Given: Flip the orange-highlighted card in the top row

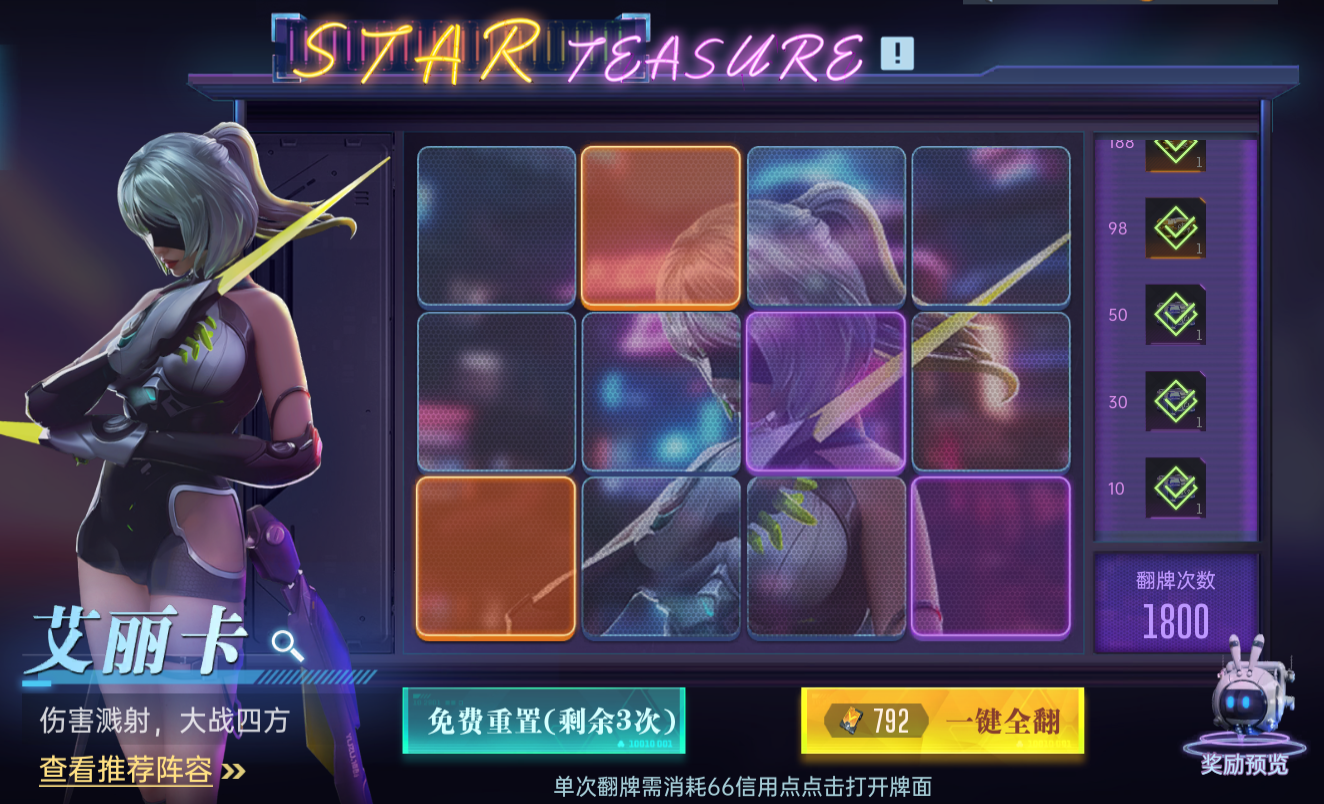Looking at the screenshot, I should coord(658,227).
